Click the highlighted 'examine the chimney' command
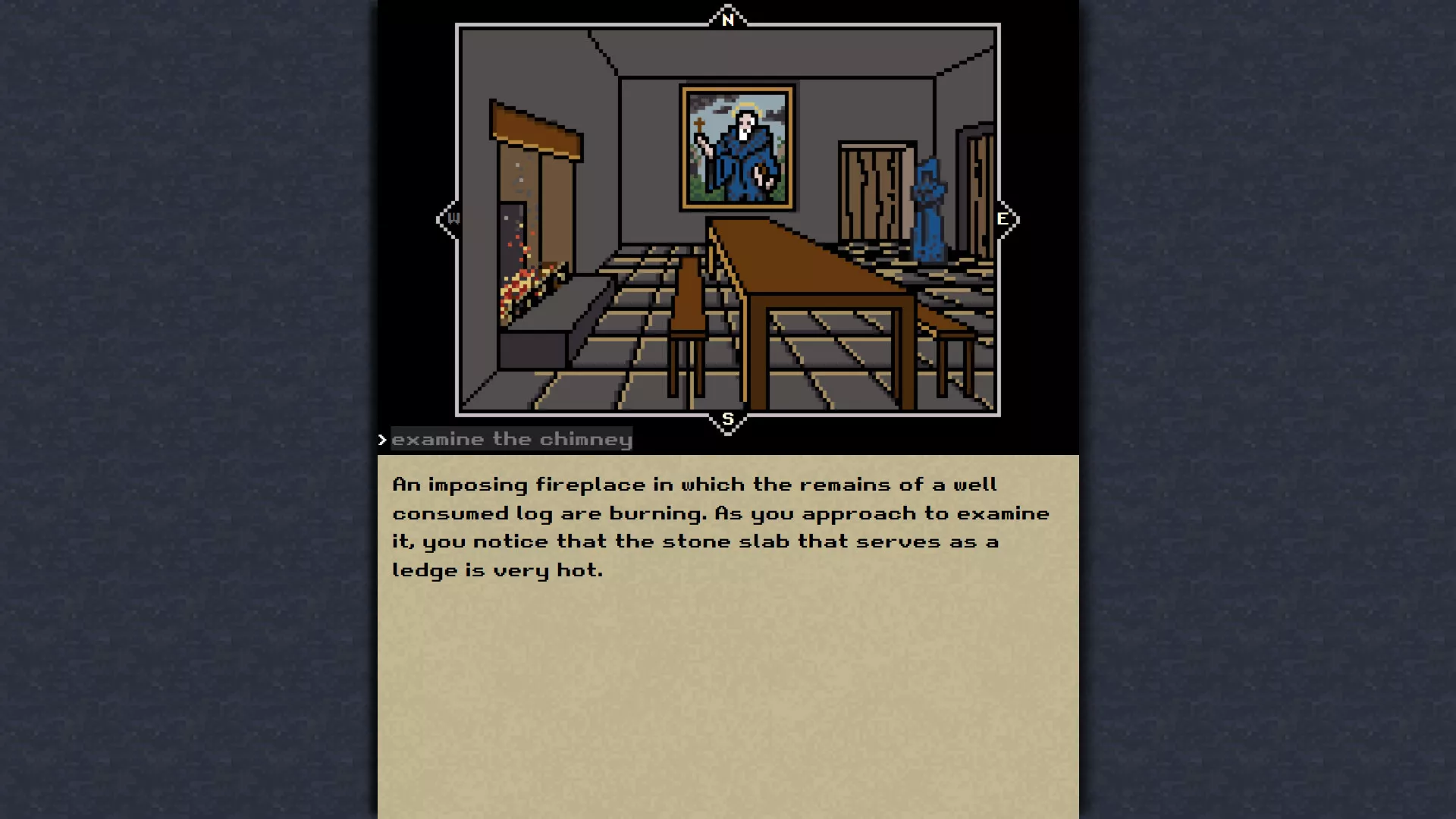This screenshot has height=819, width=1456. click(x=512, y=438)
